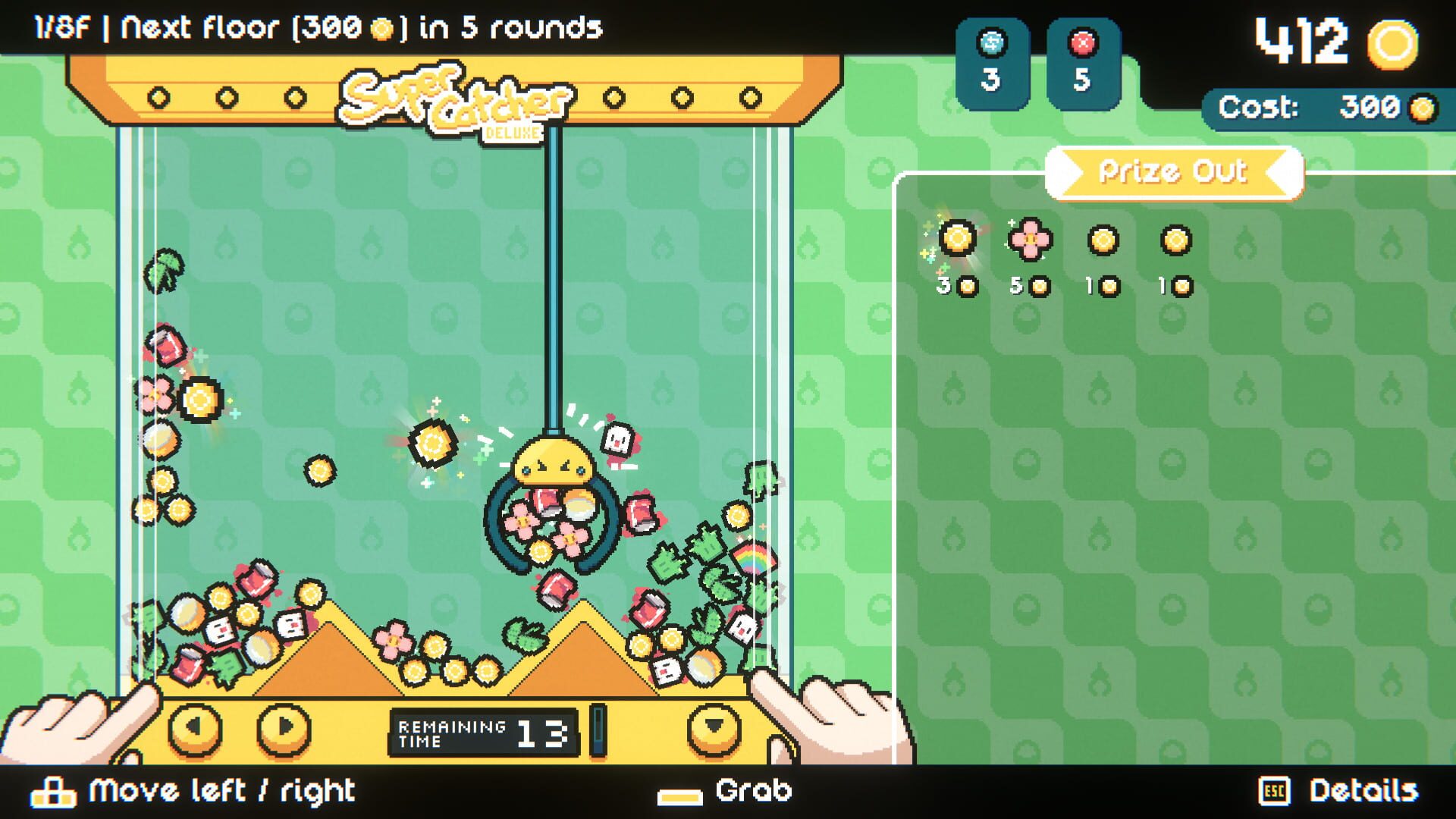Click the Prize Out banner
The width and height of the screenshot is (1456, 819).
(1172, 171)
